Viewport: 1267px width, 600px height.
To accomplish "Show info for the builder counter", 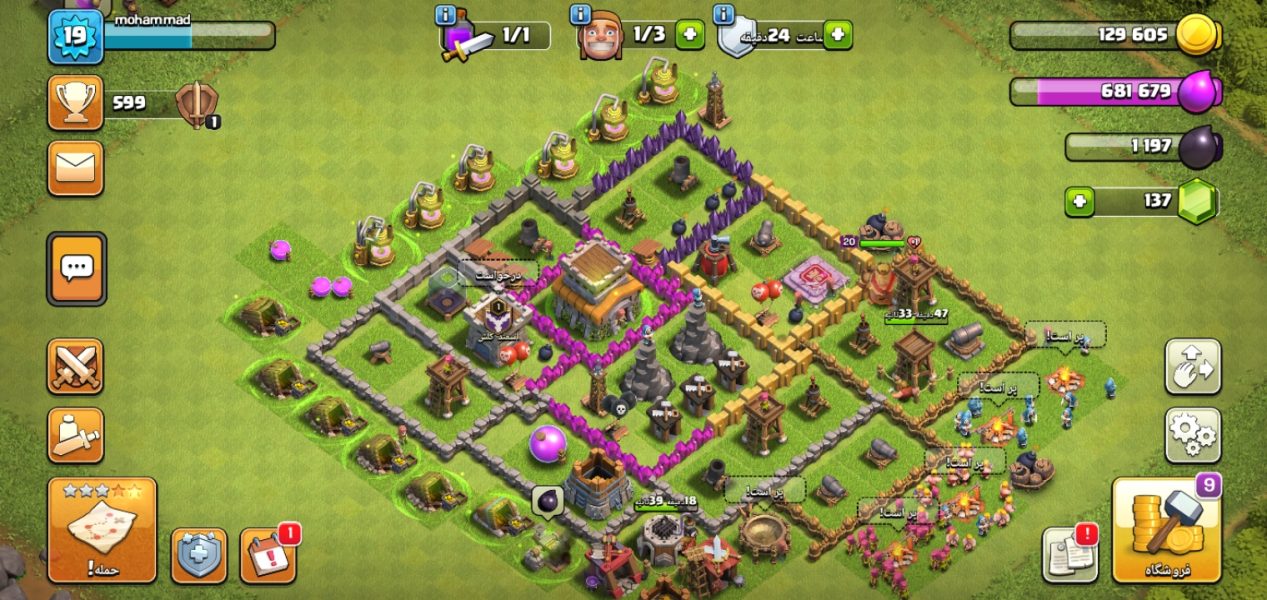I will [x=580, y=15].
